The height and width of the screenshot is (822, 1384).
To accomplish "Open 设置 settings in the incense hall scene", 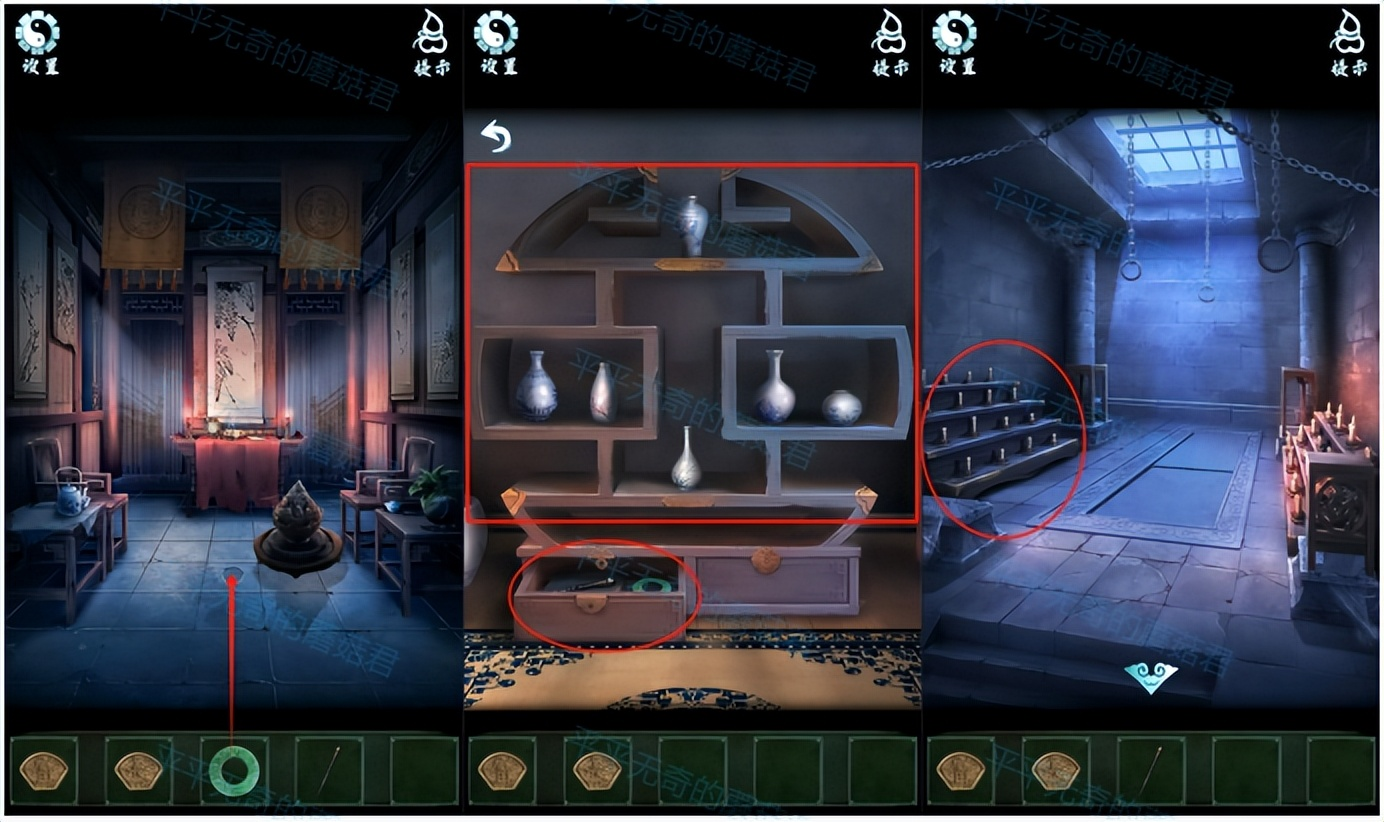I will pyautogui.click(x=39, y=42).
